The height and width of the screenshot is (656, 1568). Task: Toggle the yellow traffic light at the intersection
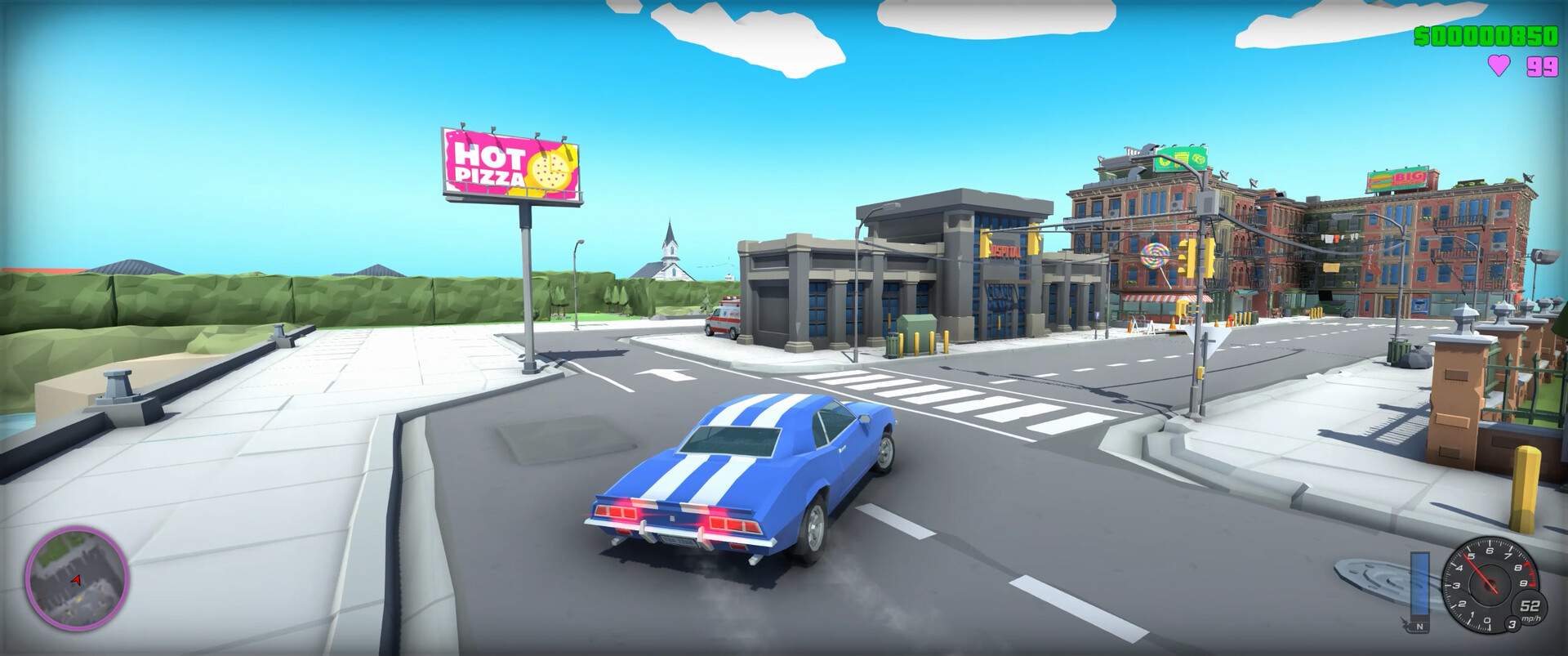[1189, 257]
